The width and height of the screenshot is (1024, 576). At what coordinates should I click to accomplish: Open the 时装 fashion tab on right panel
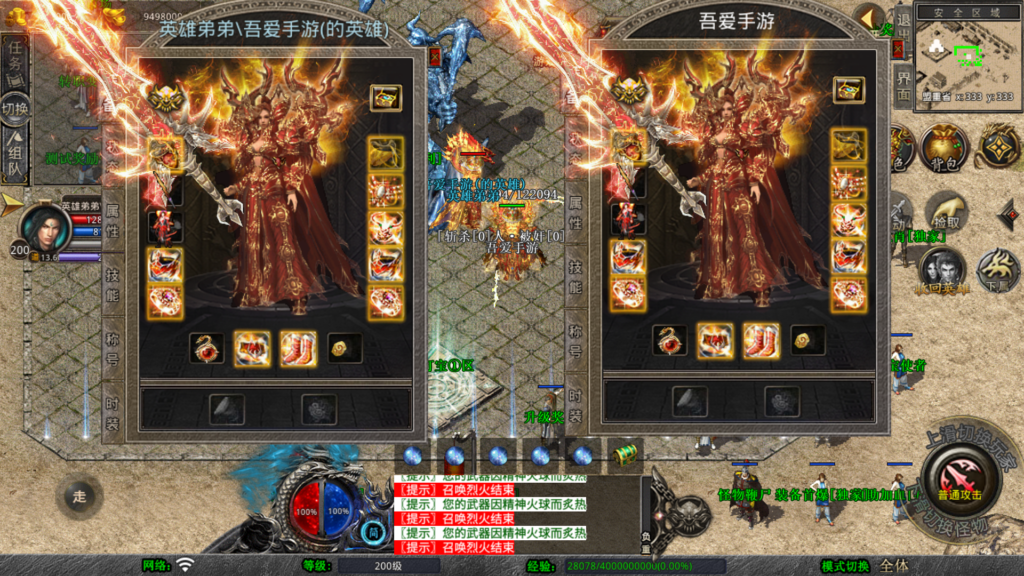pos(576,402)
